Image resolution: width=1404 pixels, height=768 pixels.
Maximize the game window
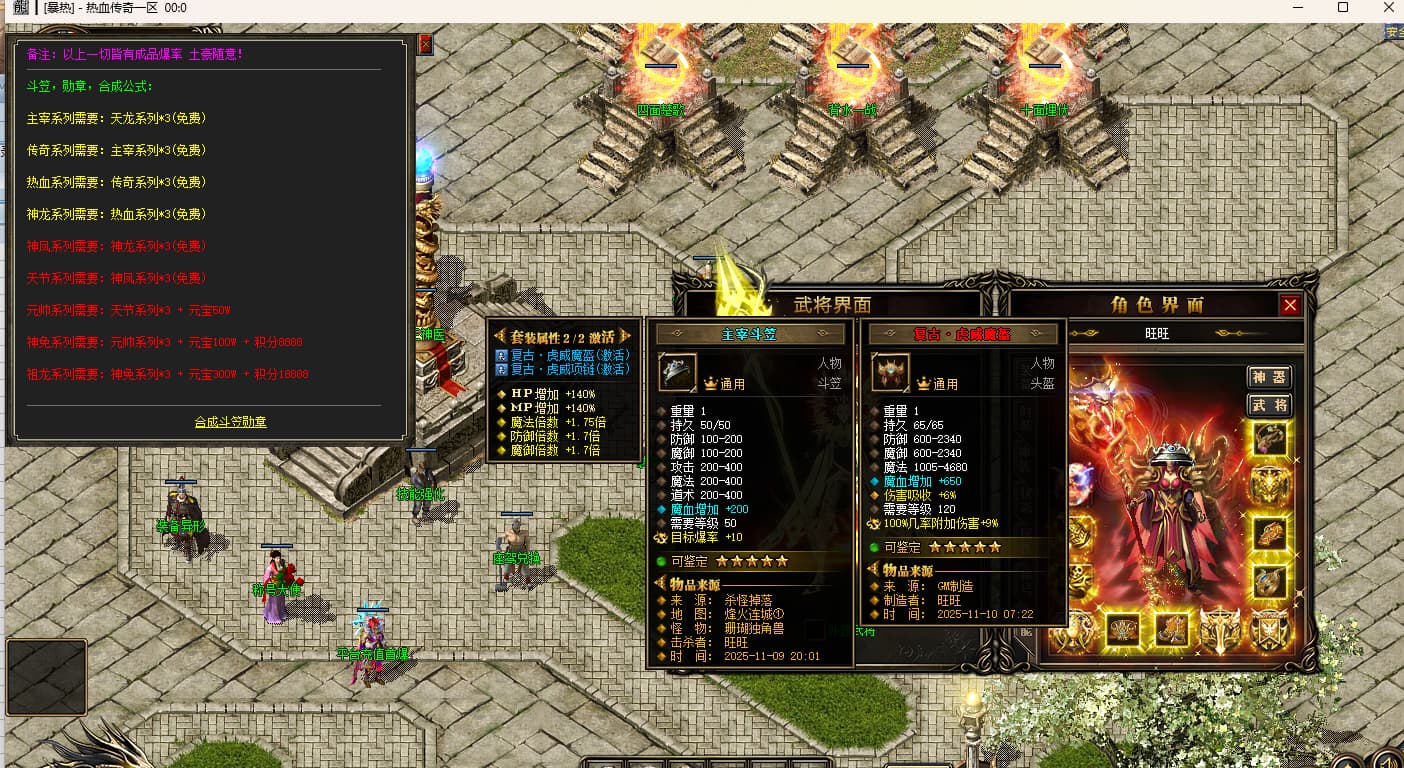(1343, 8)
